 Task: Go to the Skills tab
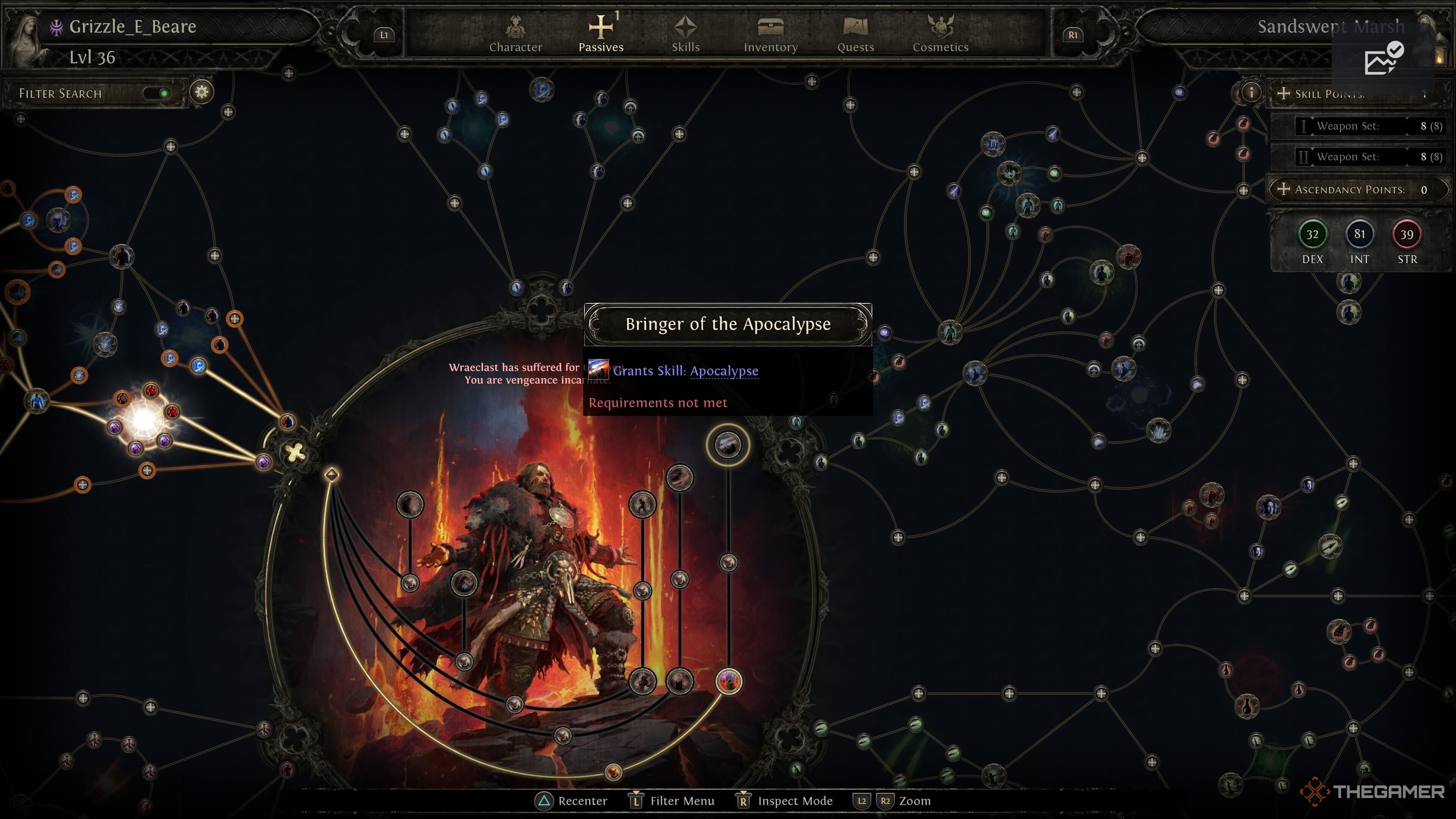pos(686,35)
